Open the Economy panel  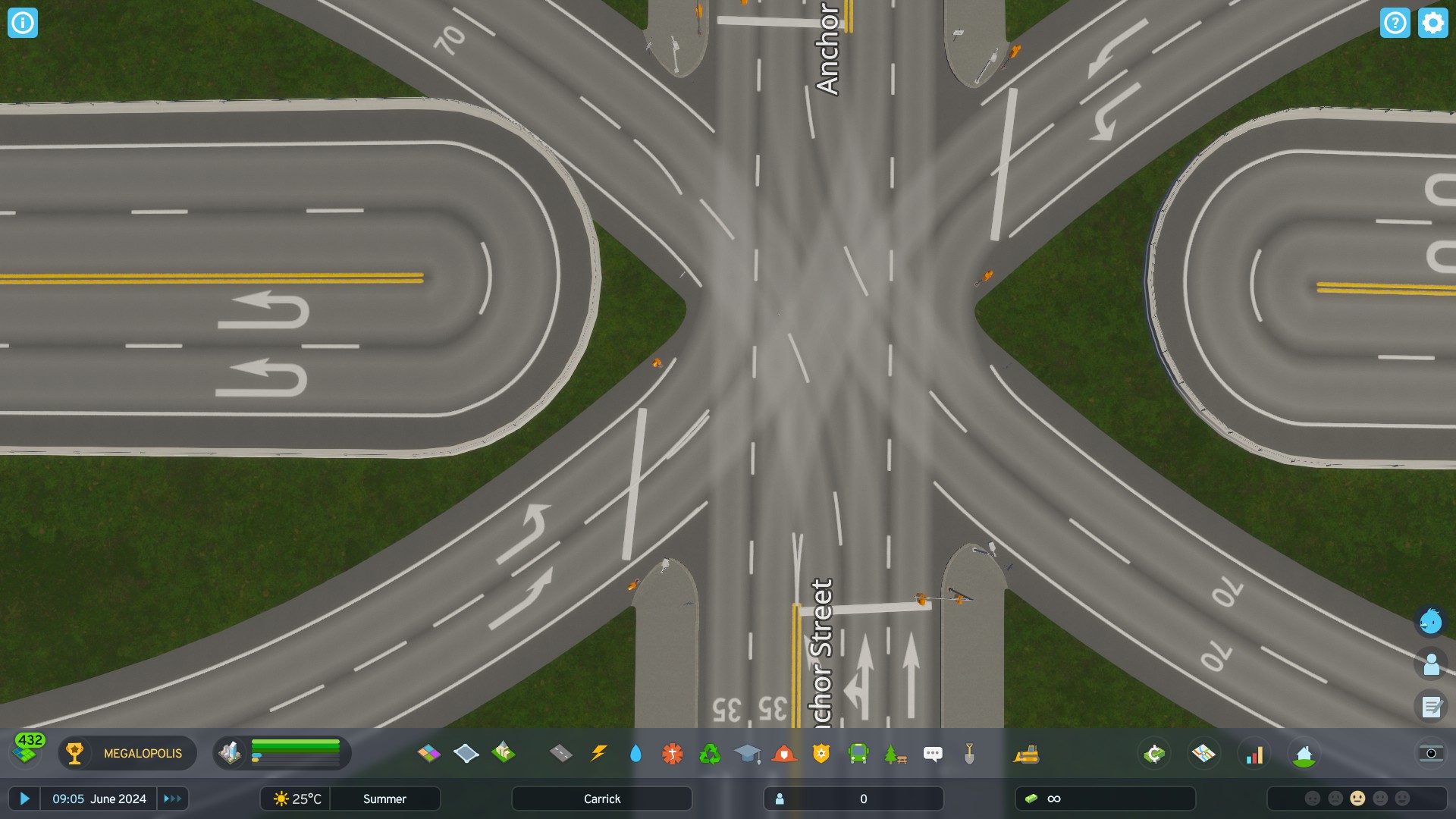(x=1153, y=753)
